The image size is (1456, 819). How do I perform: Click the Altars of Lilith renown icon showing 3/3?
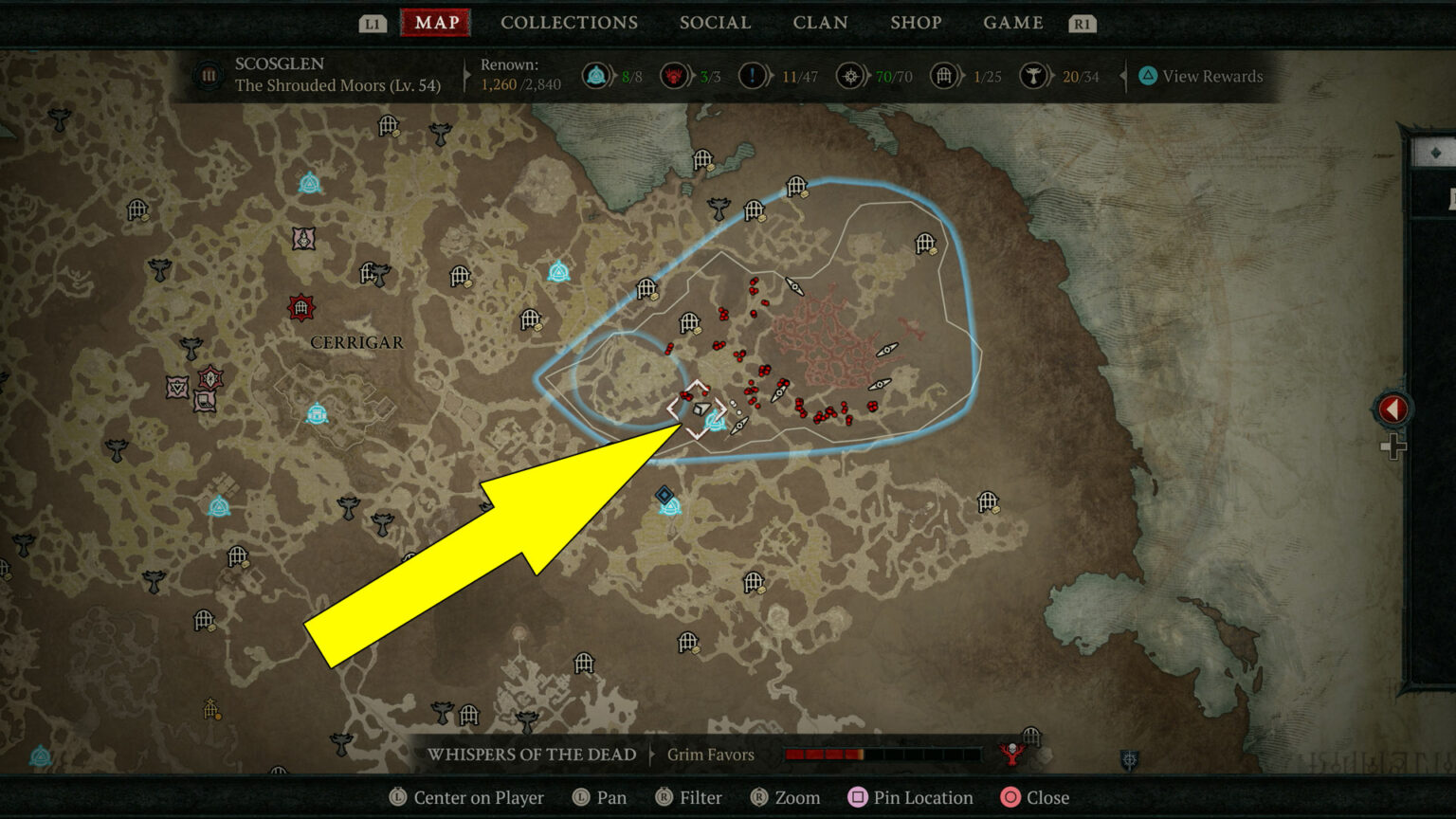click(x=675, y=76)
